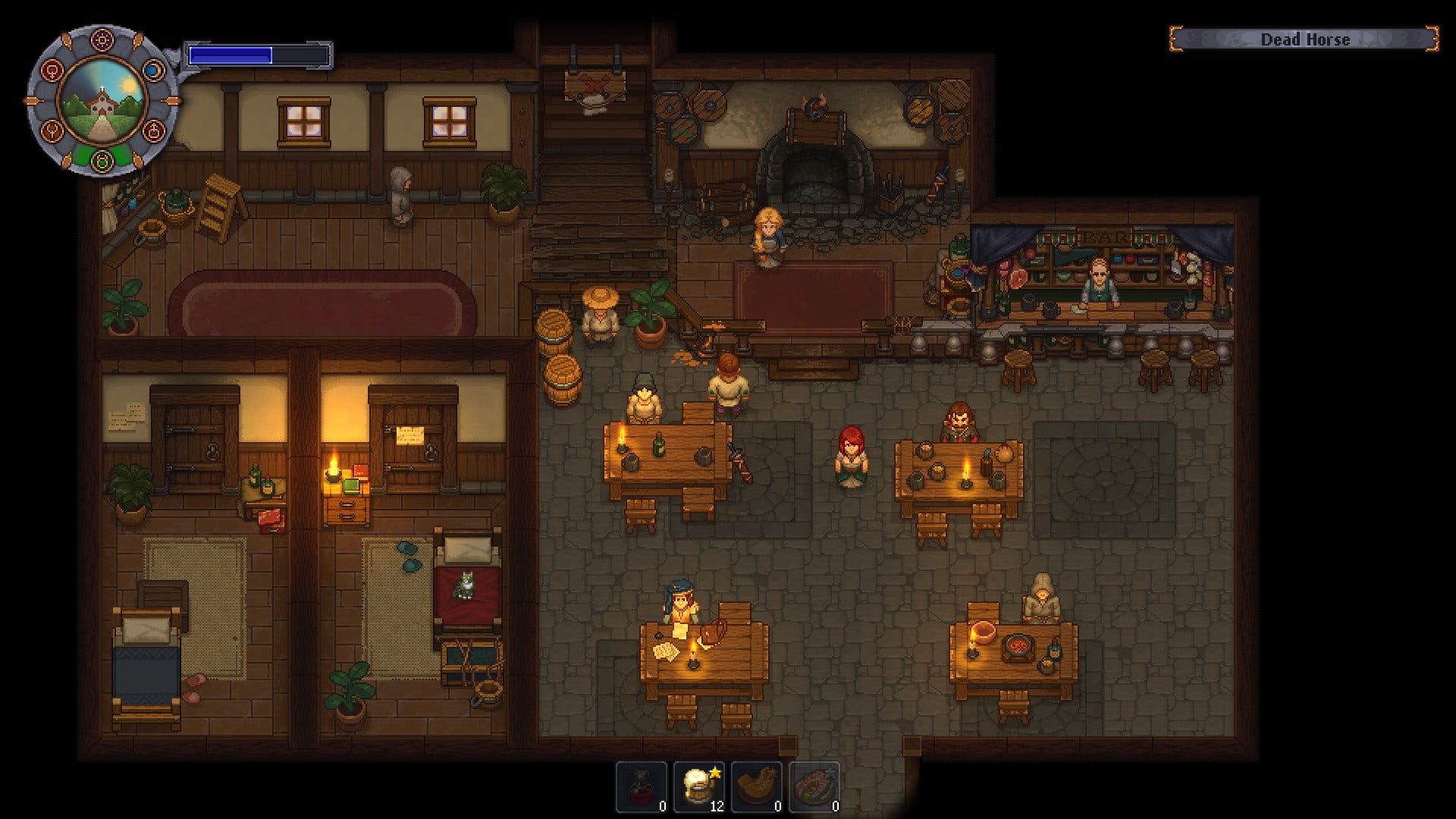1456x819 pixels.
Task: Choose the meat dish hotbar slot
Action: pyautogui.click(x=814, y=787)
